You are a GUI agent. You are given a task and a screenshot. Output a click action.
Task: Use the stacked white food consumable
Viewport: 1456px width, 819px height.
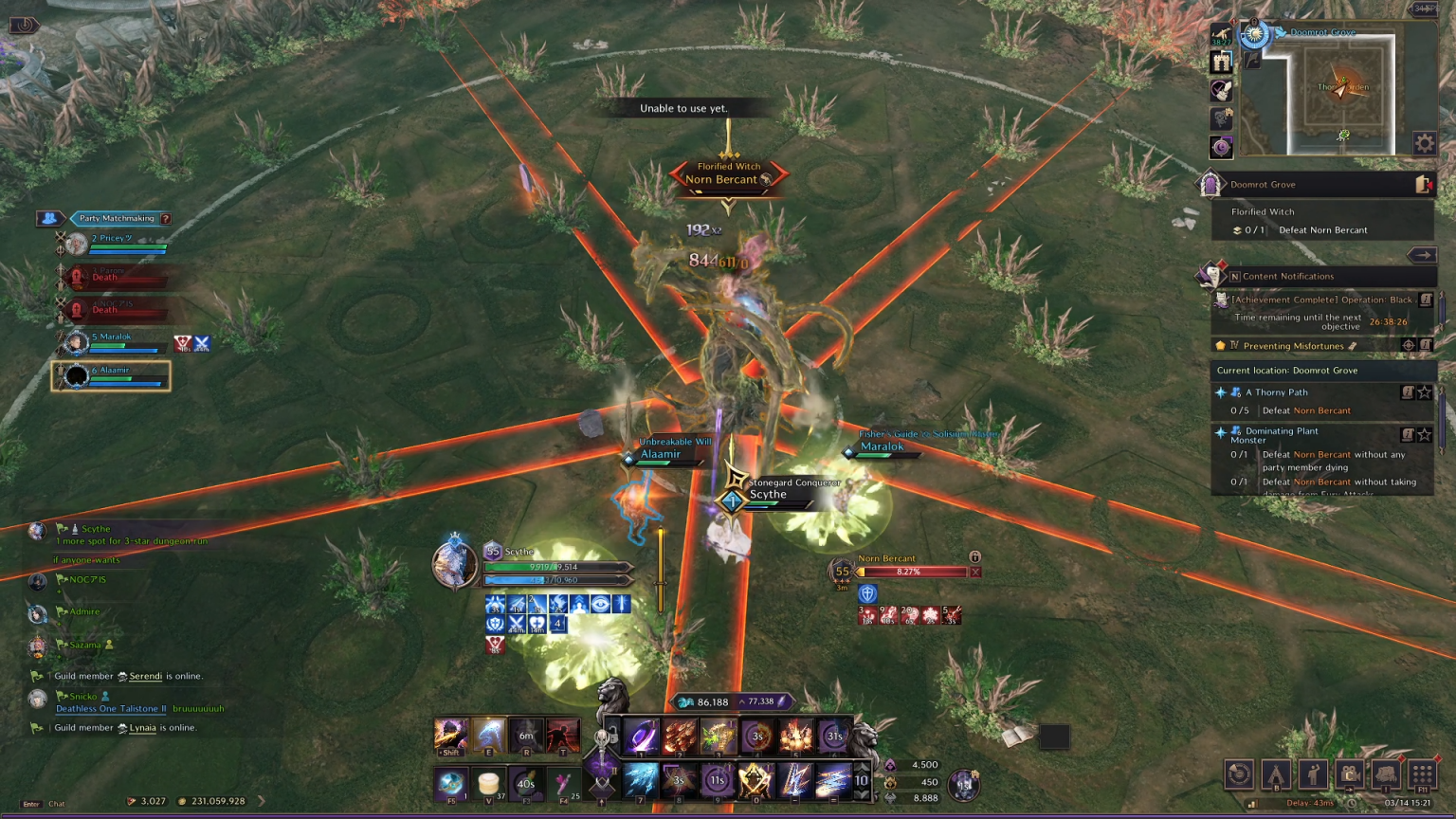click(488, 783)
